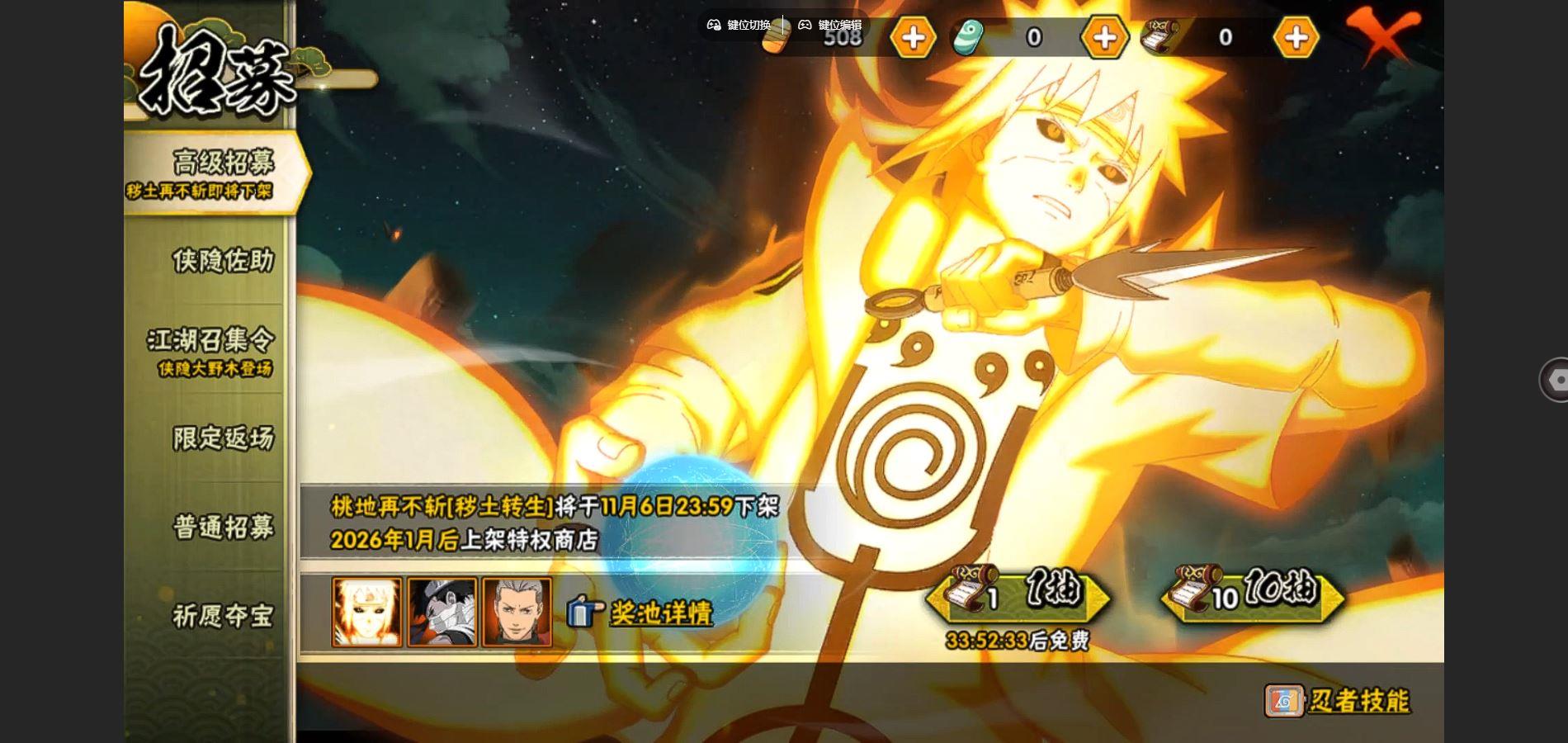This screenshot has width=1568, height=743.
Task: Choose the 普通招募 tab
Action: [x=222, y=527]
